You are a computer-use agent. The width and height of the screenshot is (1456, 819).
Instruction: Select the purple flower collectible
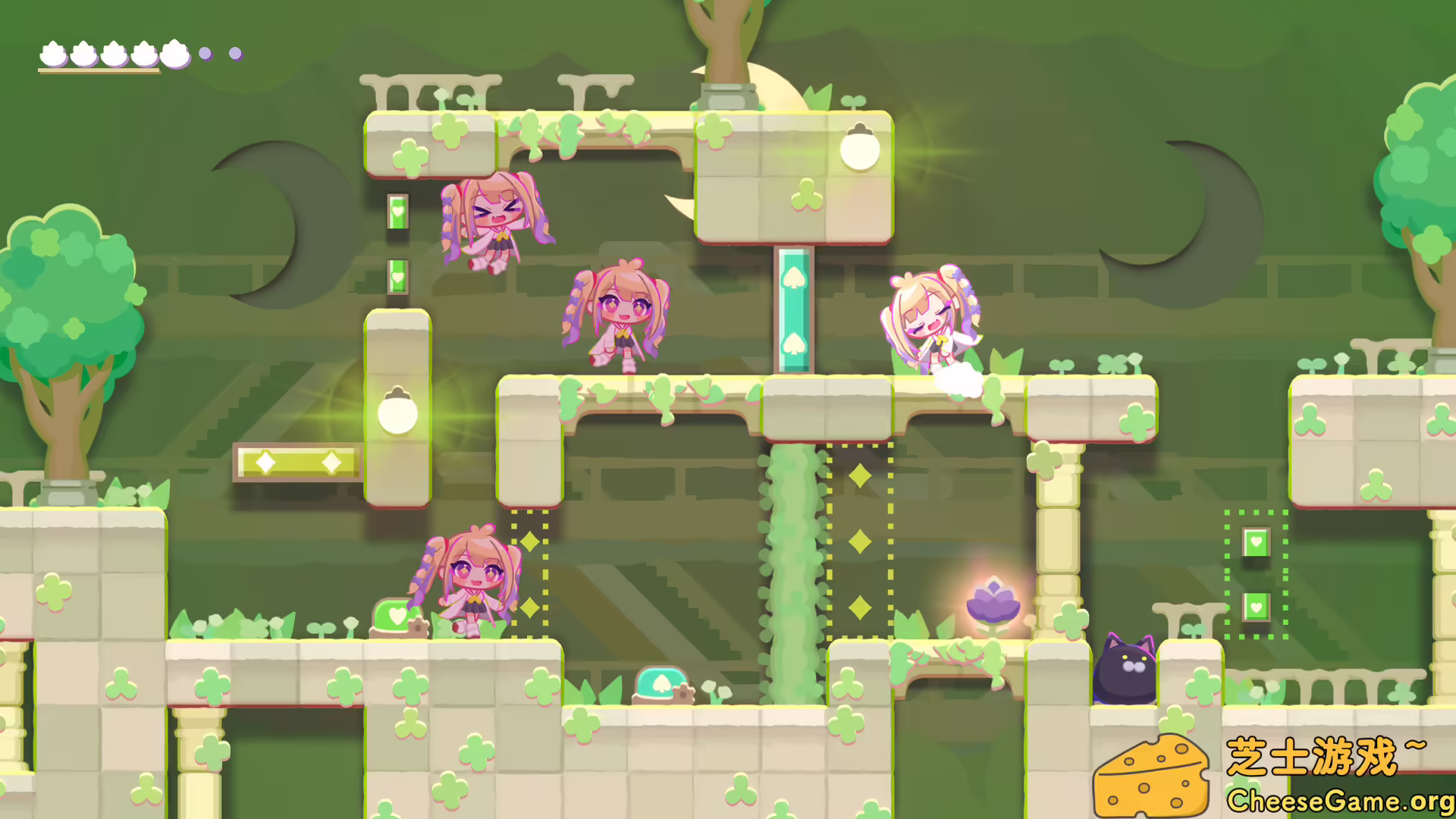994,601
